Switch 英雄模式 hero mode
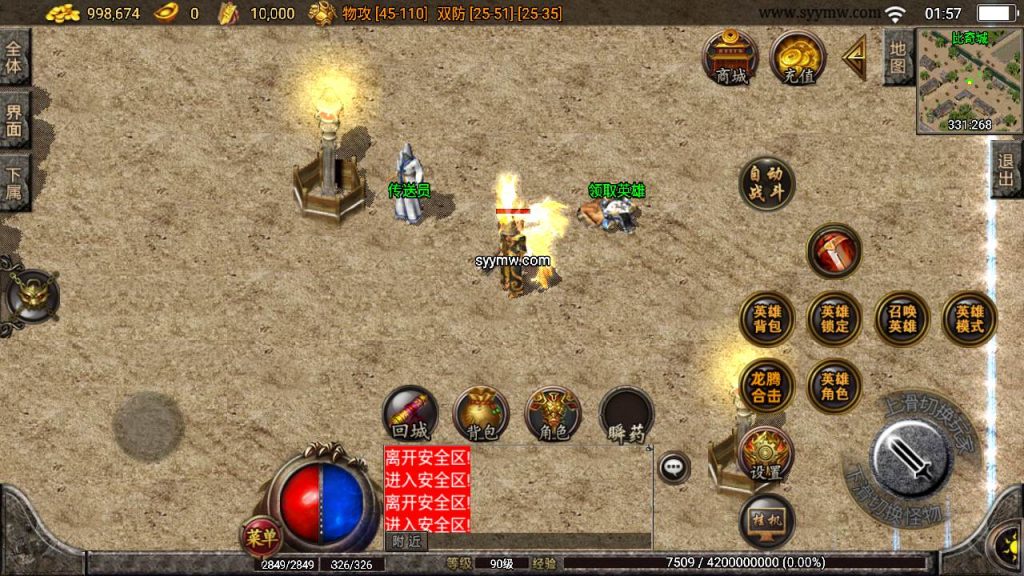Viewport: 1024px width, 576px height. tap(969, 318)
